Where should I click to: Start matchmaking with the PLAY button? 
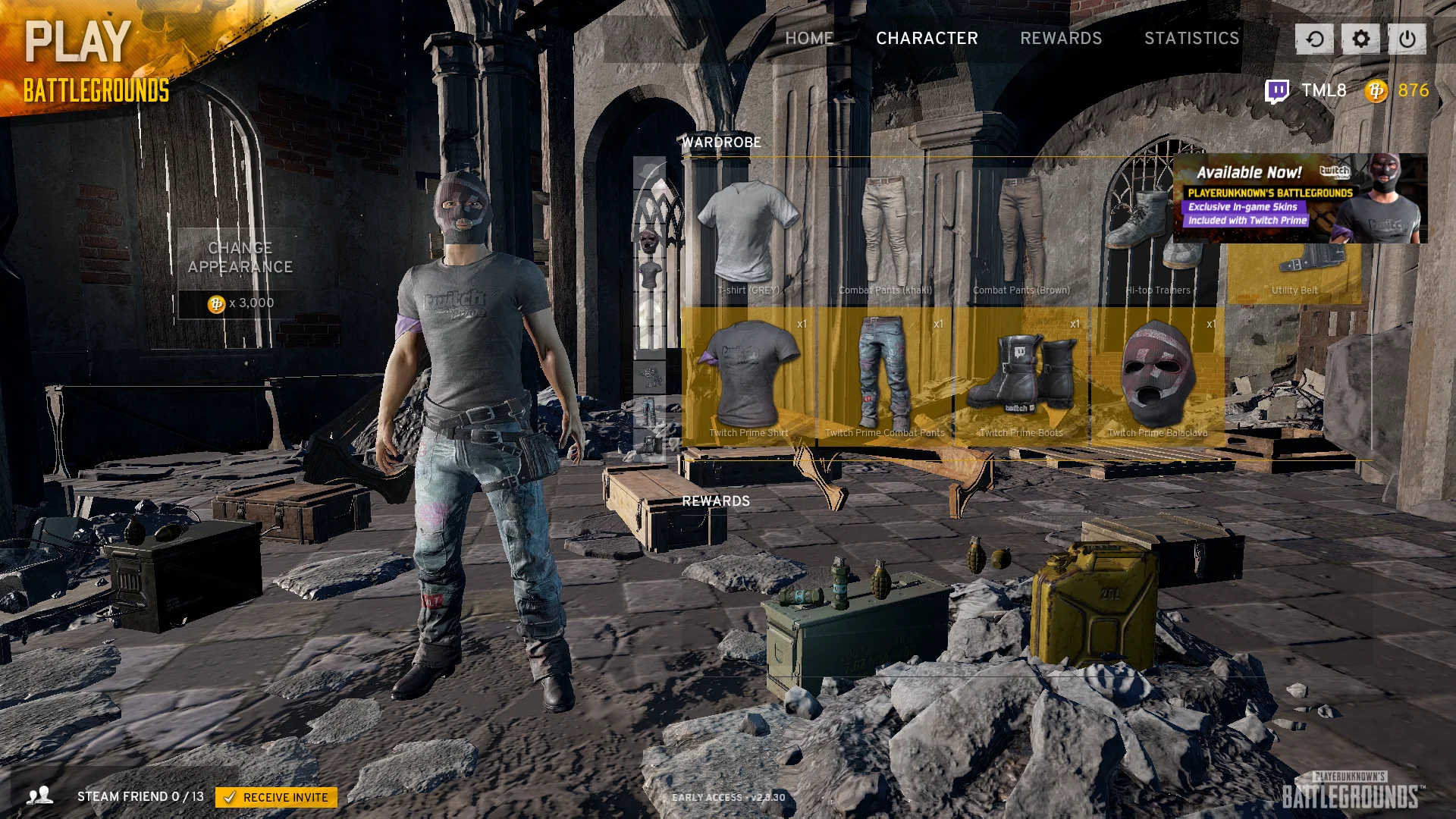78,42
